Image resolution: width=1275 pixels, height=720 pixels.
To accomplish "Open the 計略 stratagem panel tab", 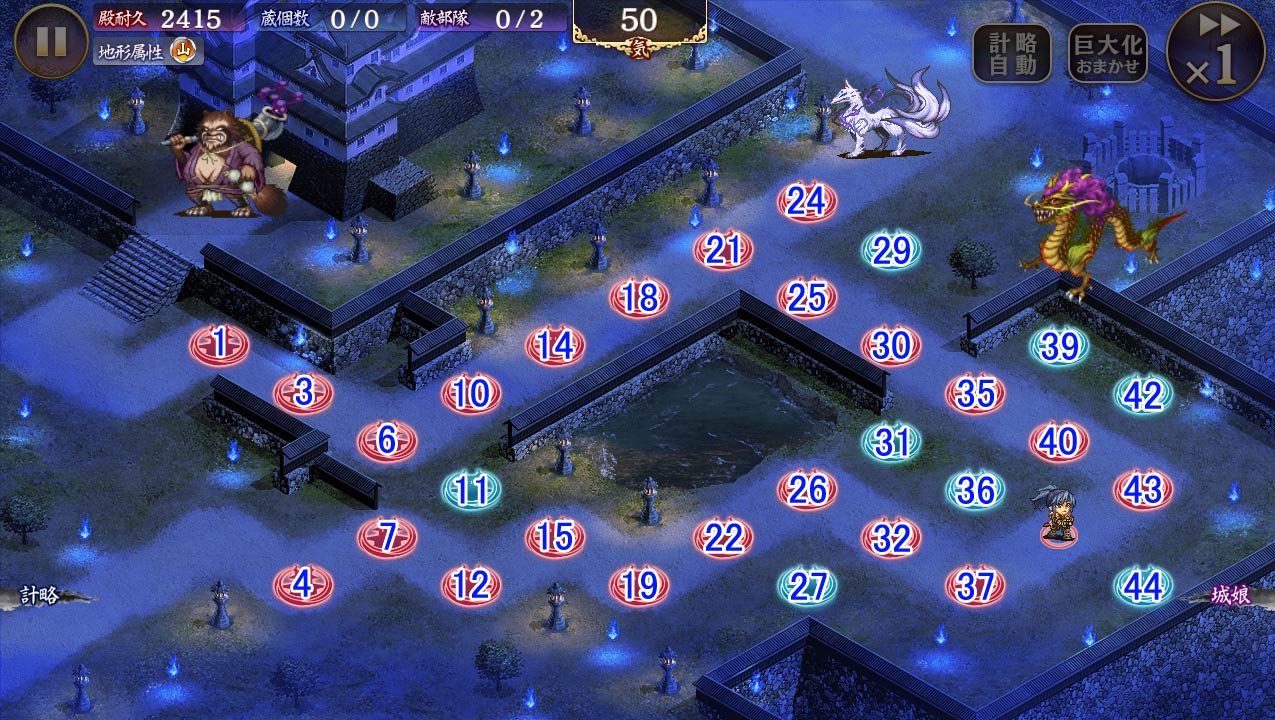I will [x=42, y=596].
